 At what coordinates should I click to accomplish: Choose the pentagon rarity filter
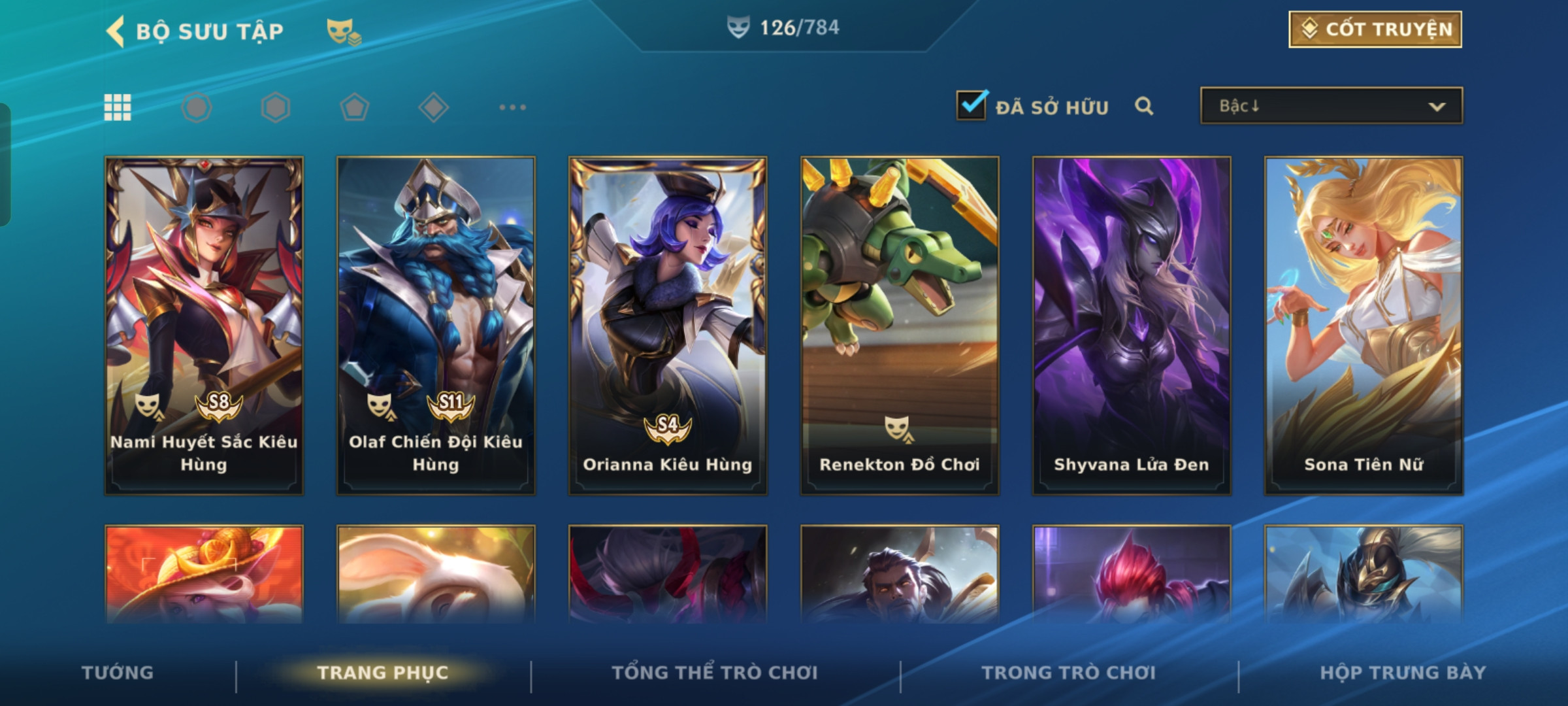pos(355,107)
